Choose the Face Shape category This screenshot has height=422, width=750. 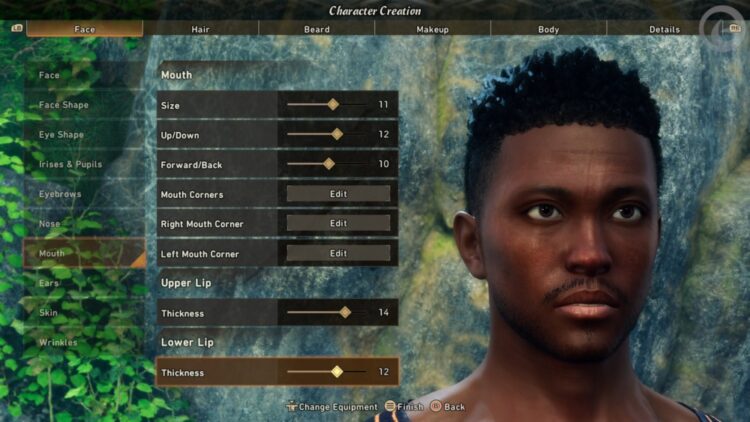[x=64, y=105]
